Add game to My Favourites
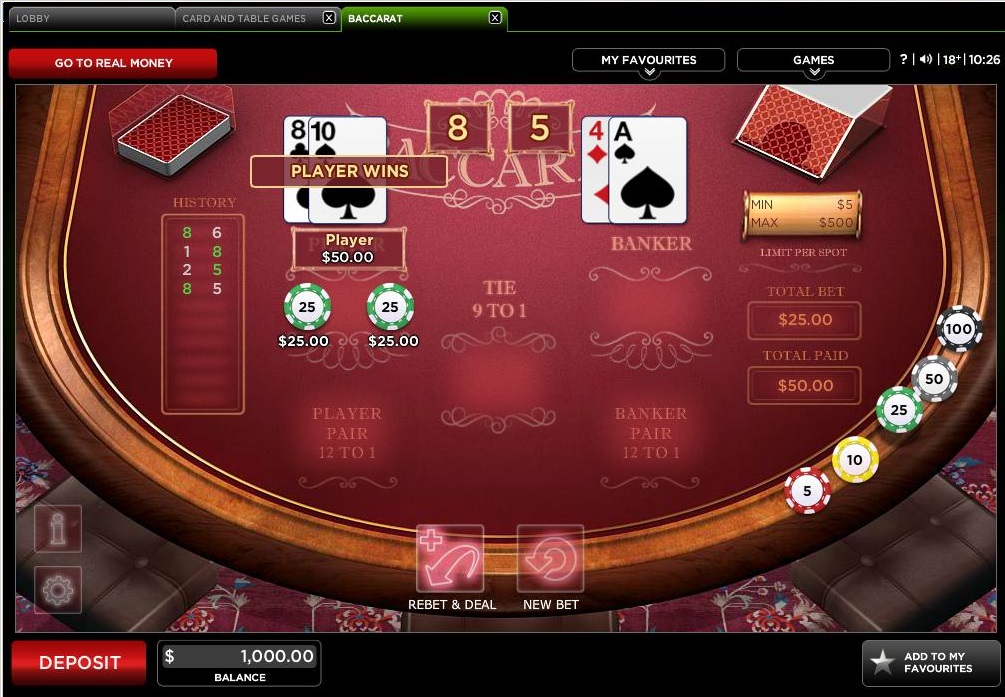 (931, 663)
